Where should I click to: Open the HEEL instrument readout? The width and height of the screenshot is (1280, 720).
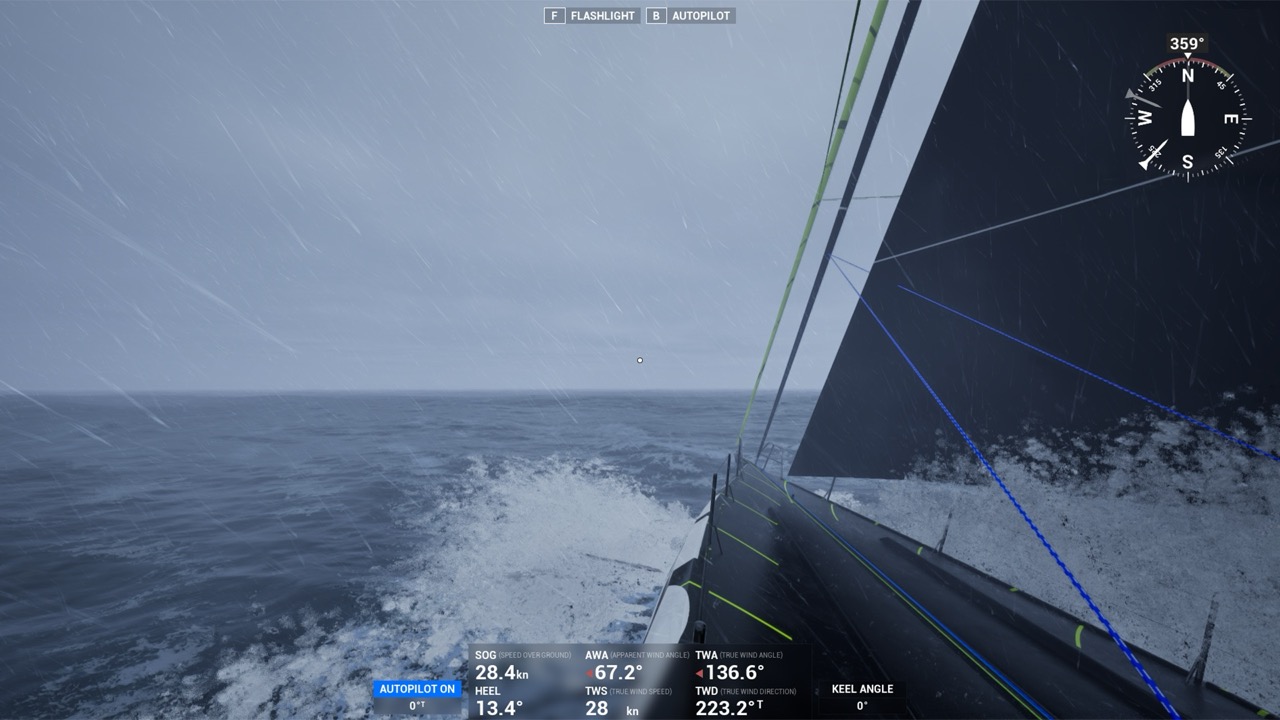coord(494,698)
